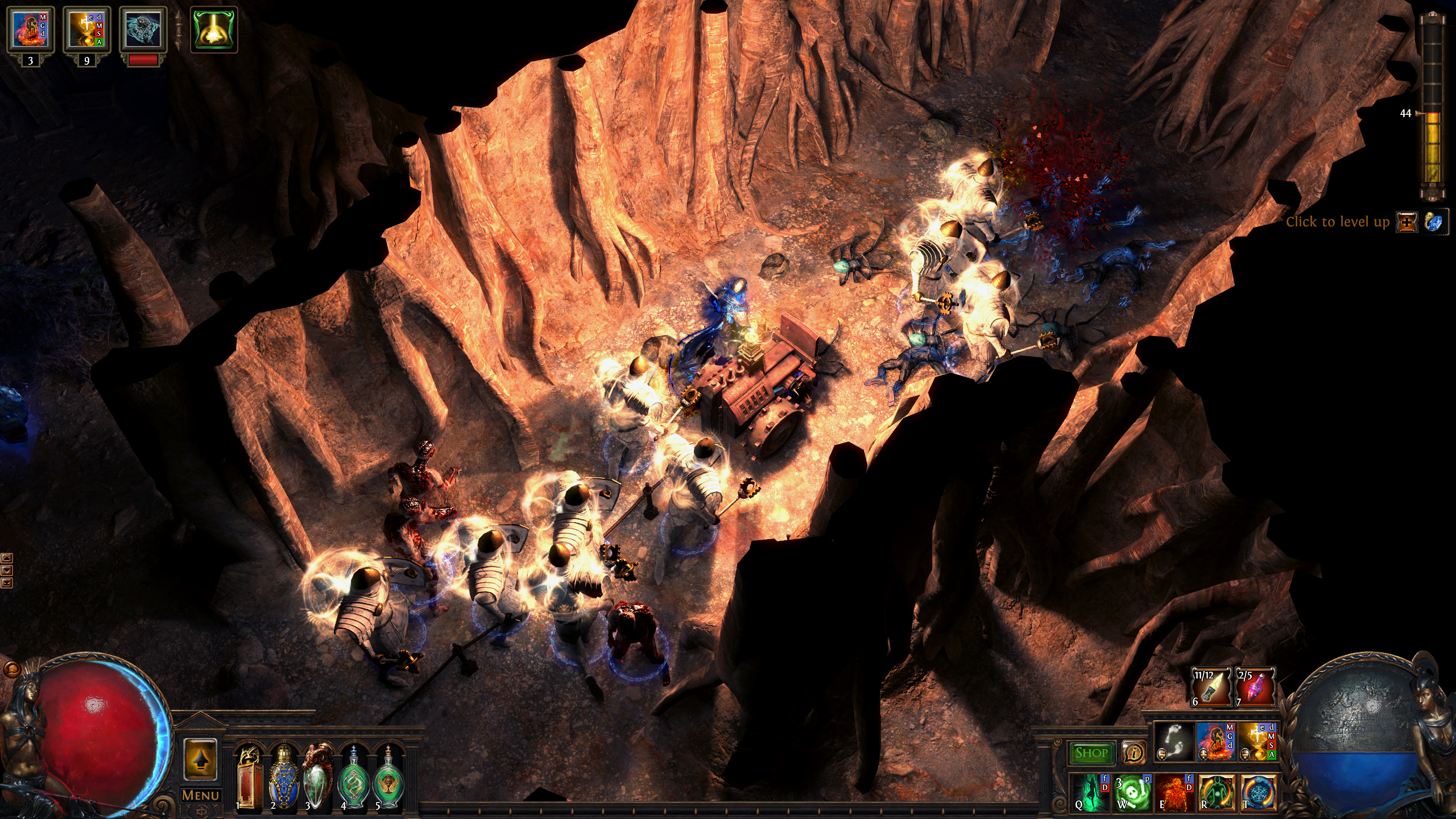Toggle the burning monkey aura icon
This screenshot has height=819, width=1456.
click(x=1215, y=744)
